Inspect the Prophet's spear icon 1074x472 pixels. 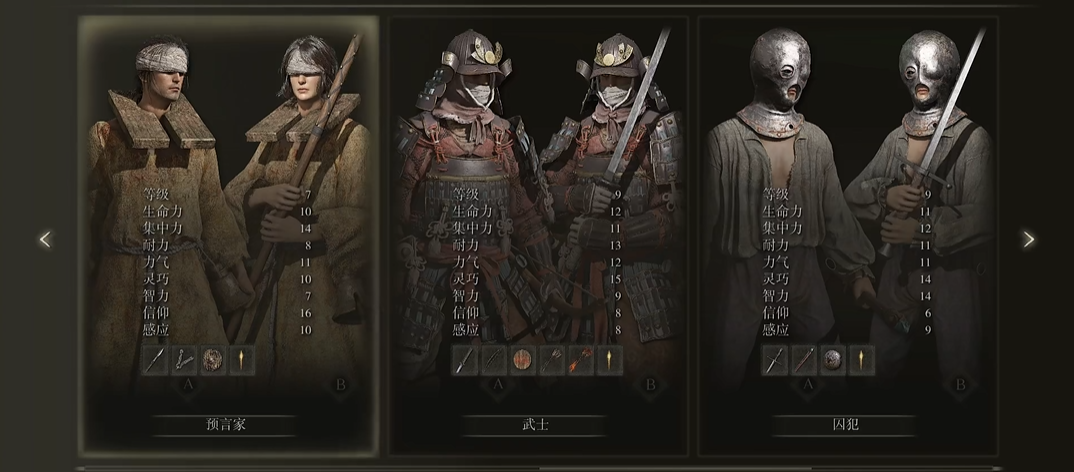[156, 360]
